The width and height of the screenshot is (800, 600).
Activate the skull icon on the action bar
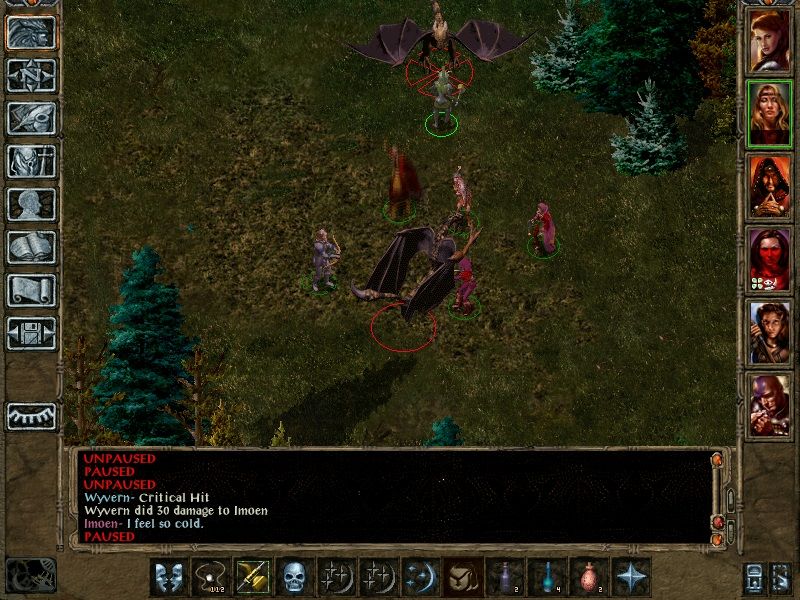click(295, 577)
